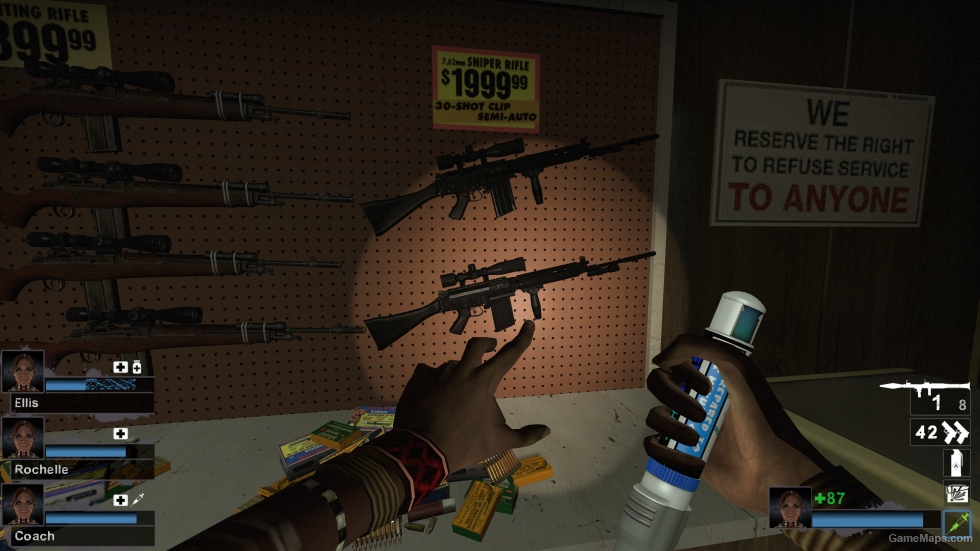
Task: Click Rochelle's first aid kit icon
Action: (121, 434)
